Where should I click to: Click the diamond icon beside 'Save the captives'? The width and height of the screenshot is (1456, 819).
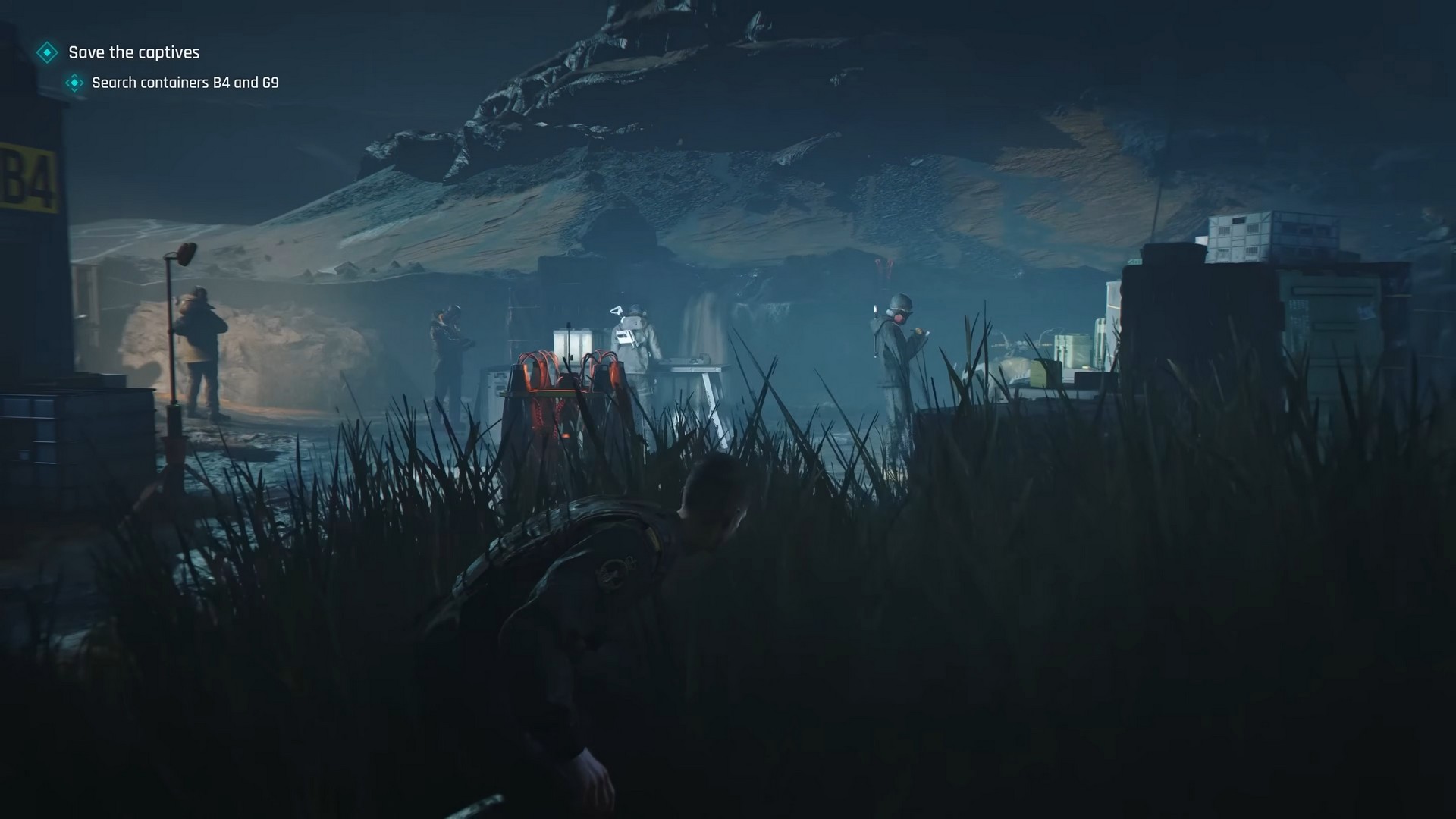pos(48,52)
